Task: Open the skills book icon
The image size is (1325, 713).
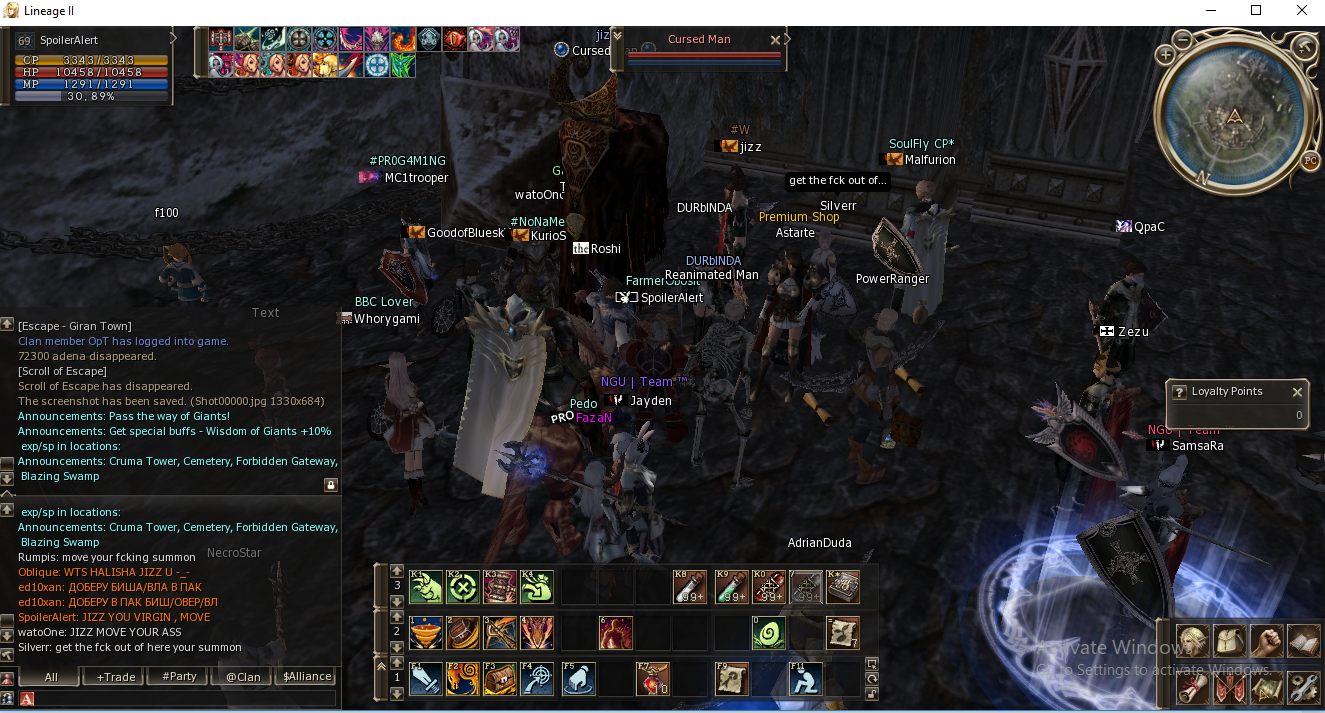Action: click(x=1303, y=641)
